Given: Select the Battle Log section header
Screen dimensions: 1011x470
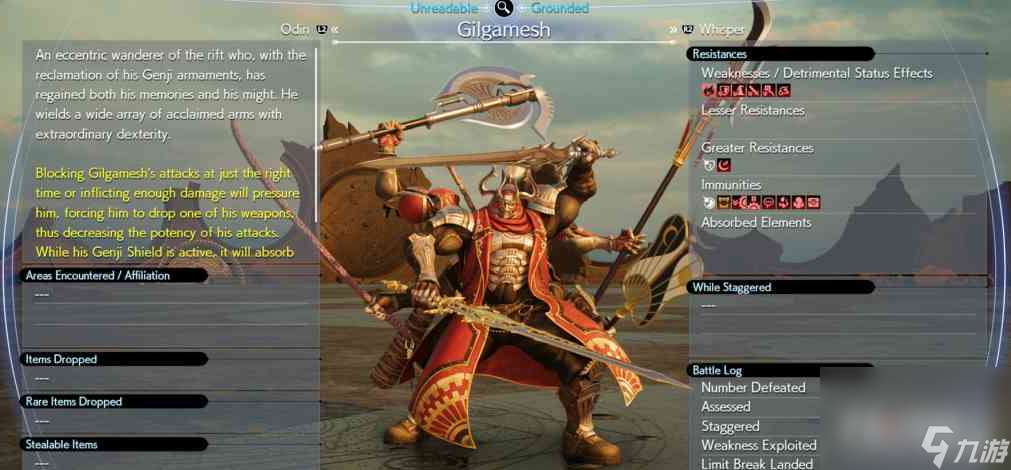Looking at the screenshot, I should tap(717, 370).
